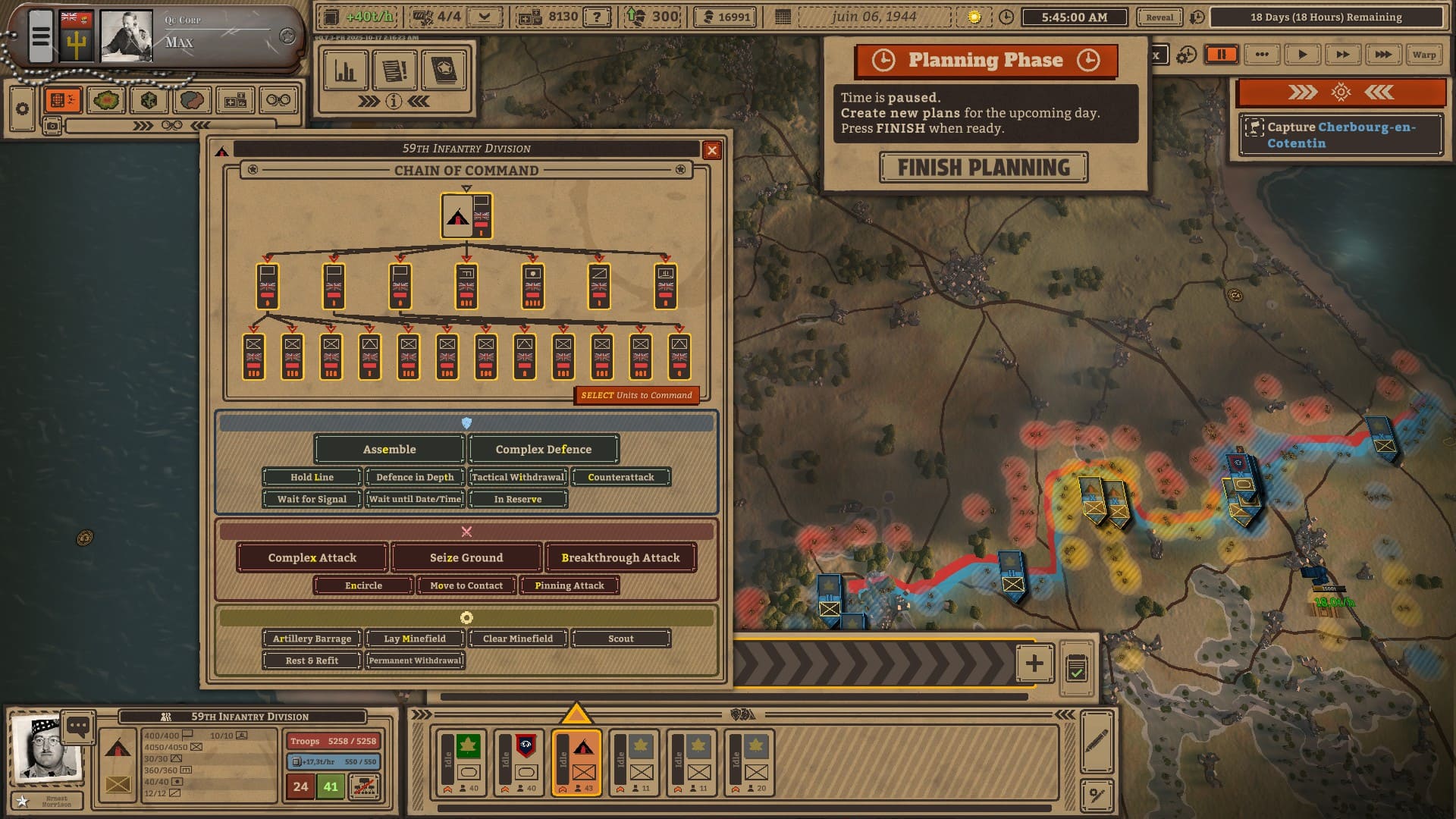Select the Scout order

(x=620, y=639)
